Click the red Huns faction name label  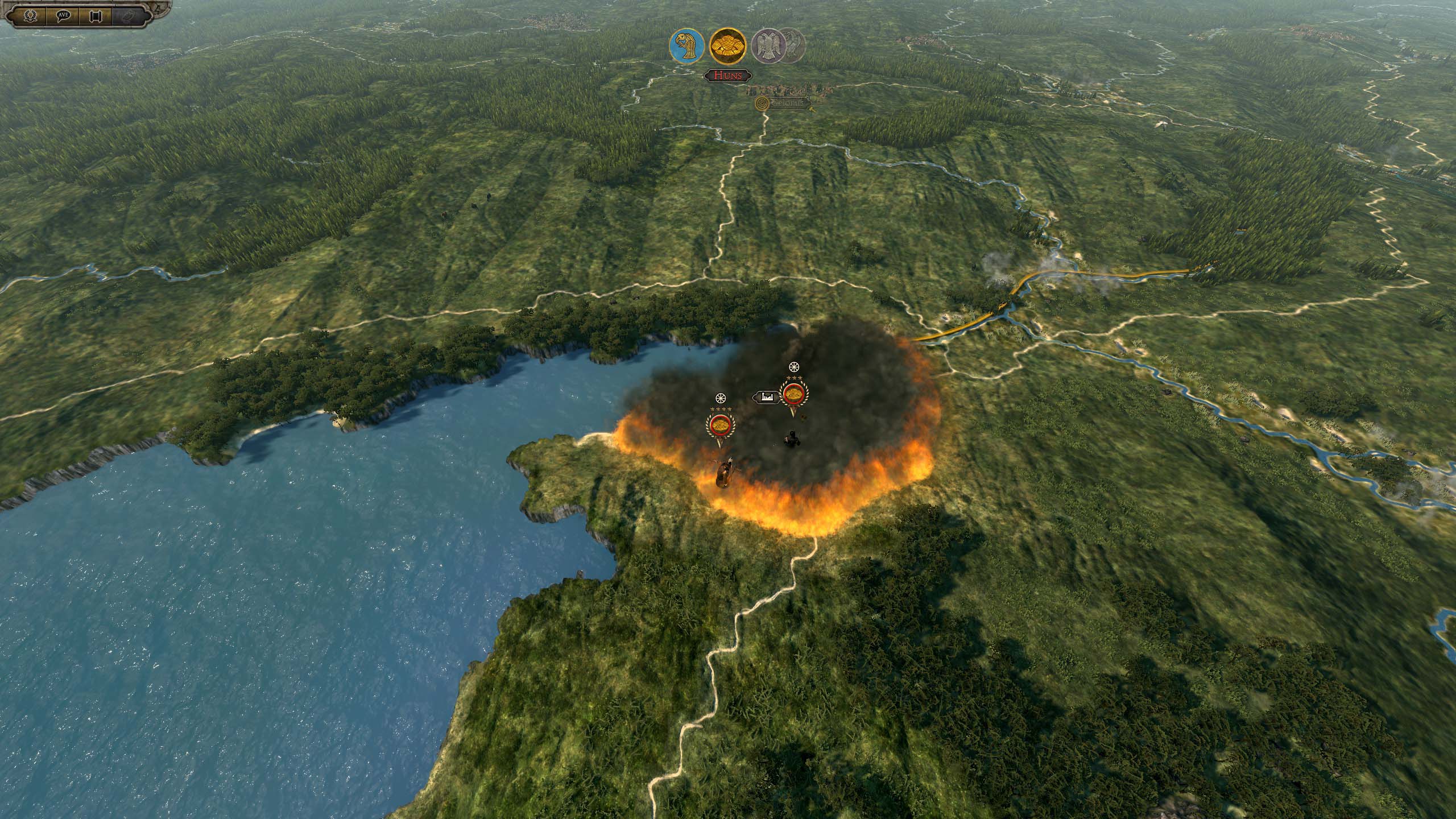(x=728, y=76)
